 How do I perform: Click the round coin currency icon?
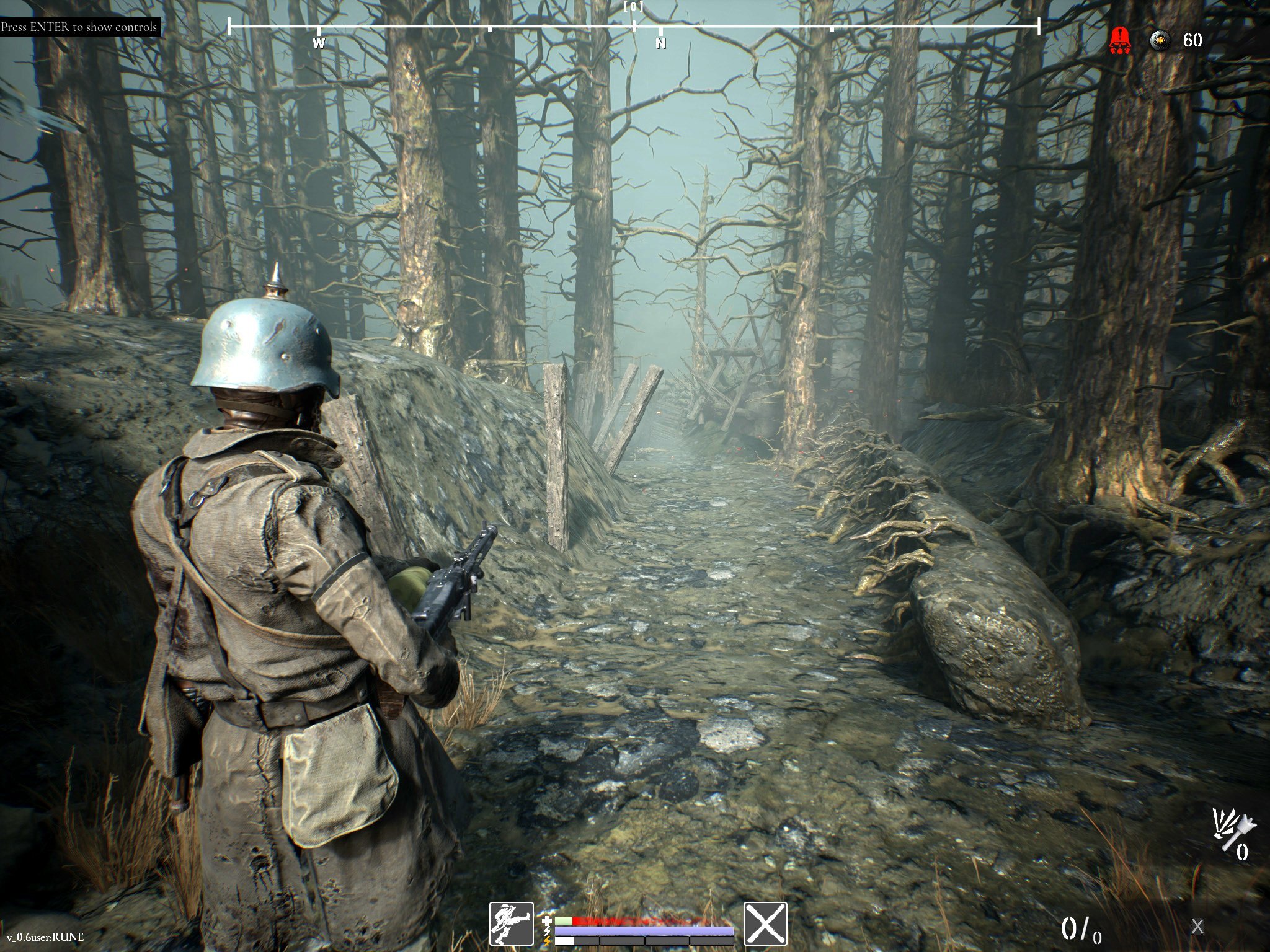[x=1160, y=40]
